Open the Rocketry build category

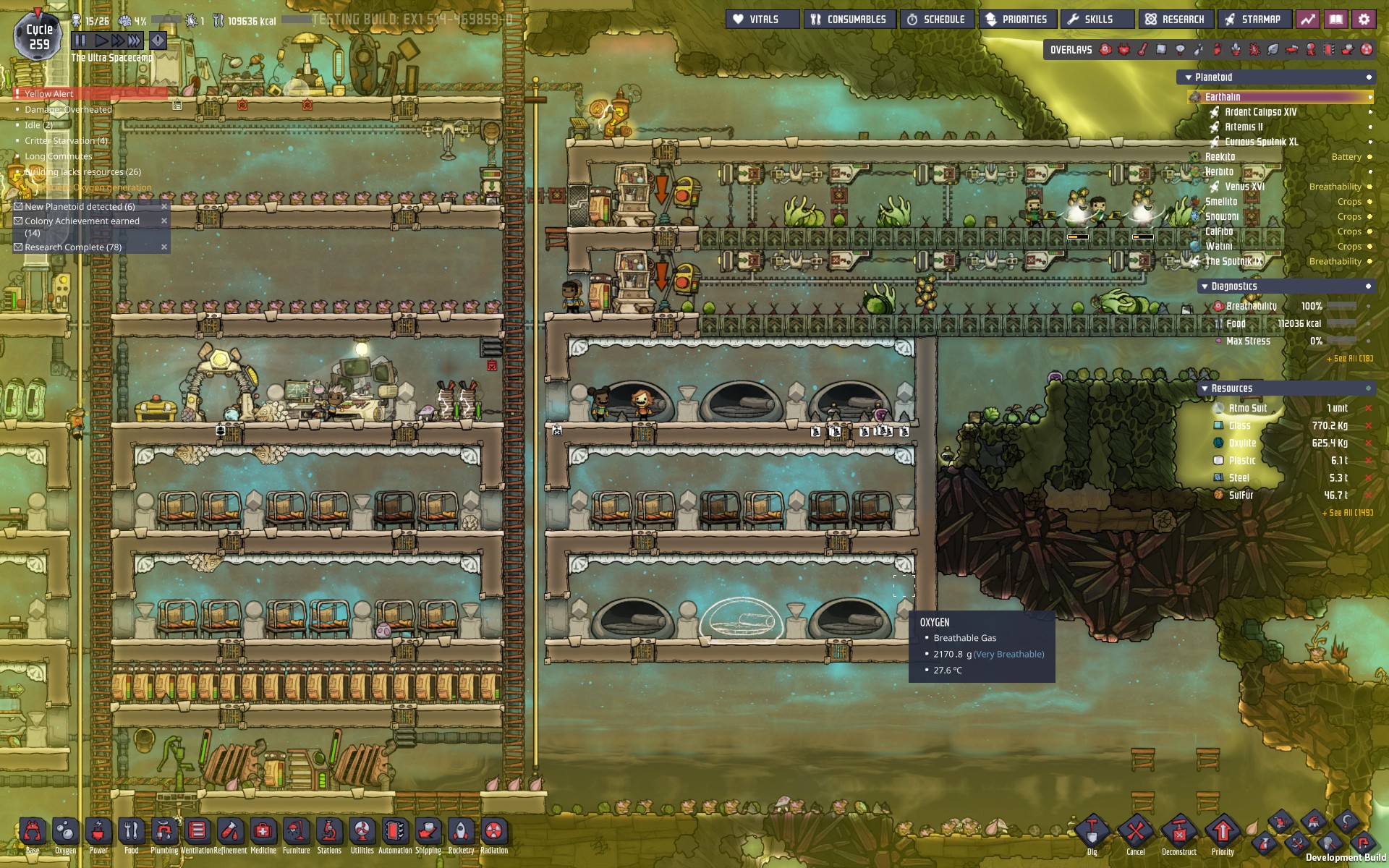pyautogui.click(x=461, y=833)
